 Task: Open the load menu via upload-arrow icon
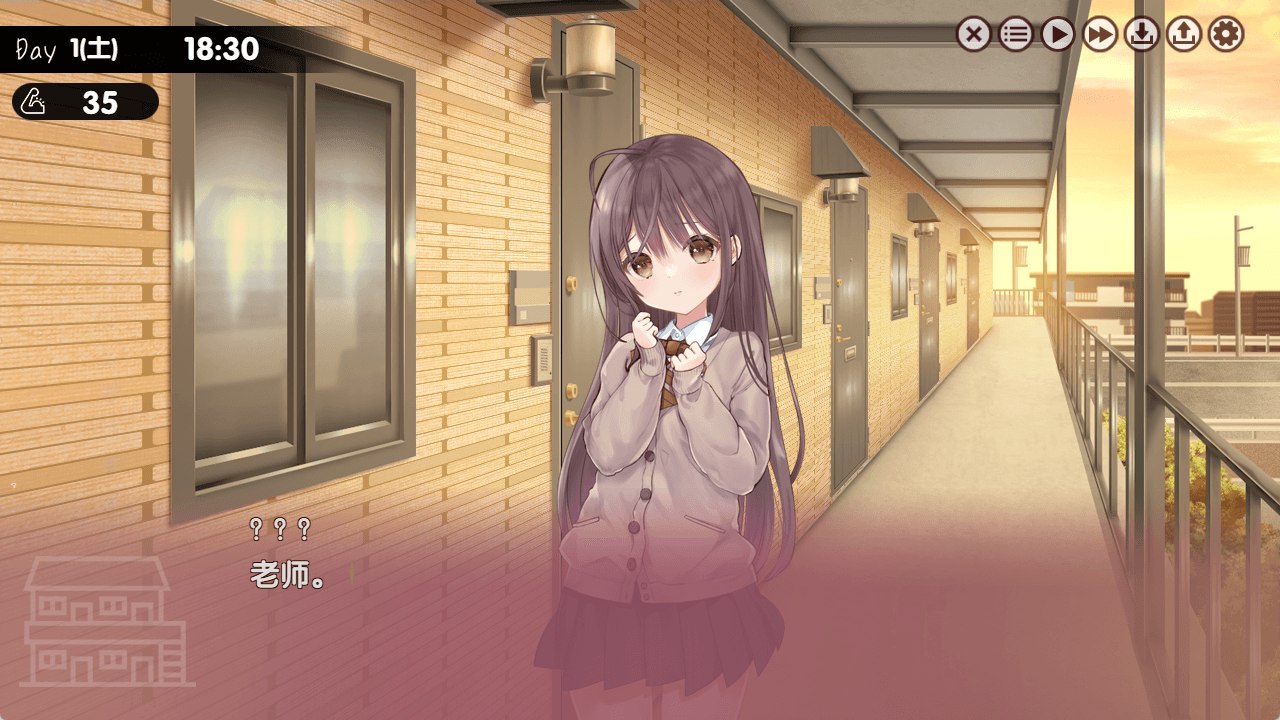click(1184, 35)
